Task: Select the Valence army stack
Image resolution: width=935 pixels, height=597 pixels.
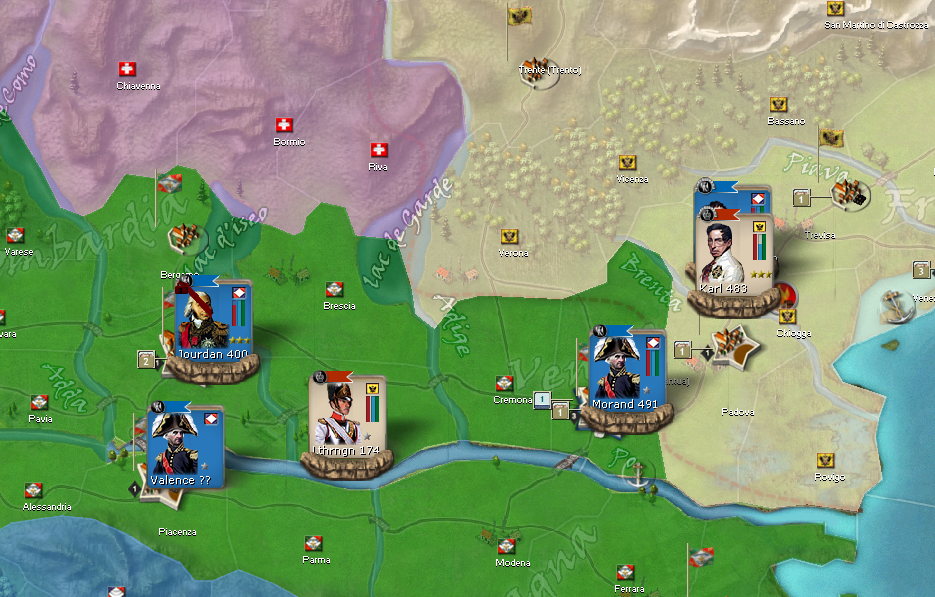Action: 183,448
